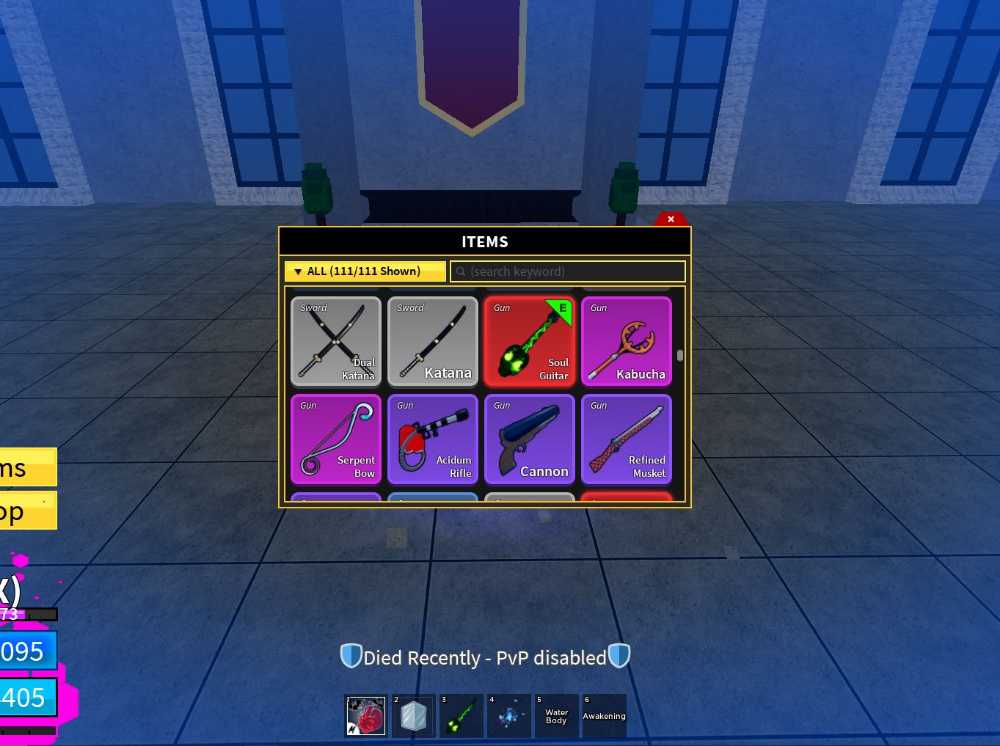
Task: Pick the Refined Musket item
Action: coord(627,439)
